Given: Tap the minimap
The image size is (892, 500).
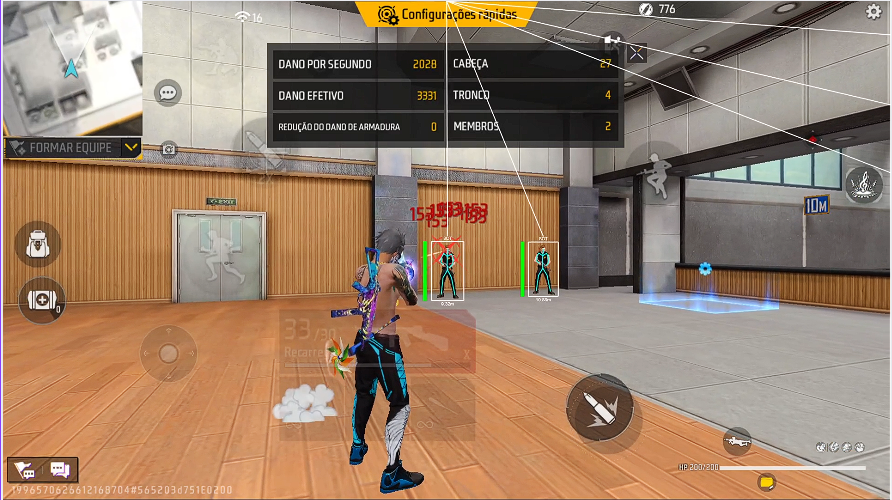Looking at the screenshot, I should [x=70, y=65].
